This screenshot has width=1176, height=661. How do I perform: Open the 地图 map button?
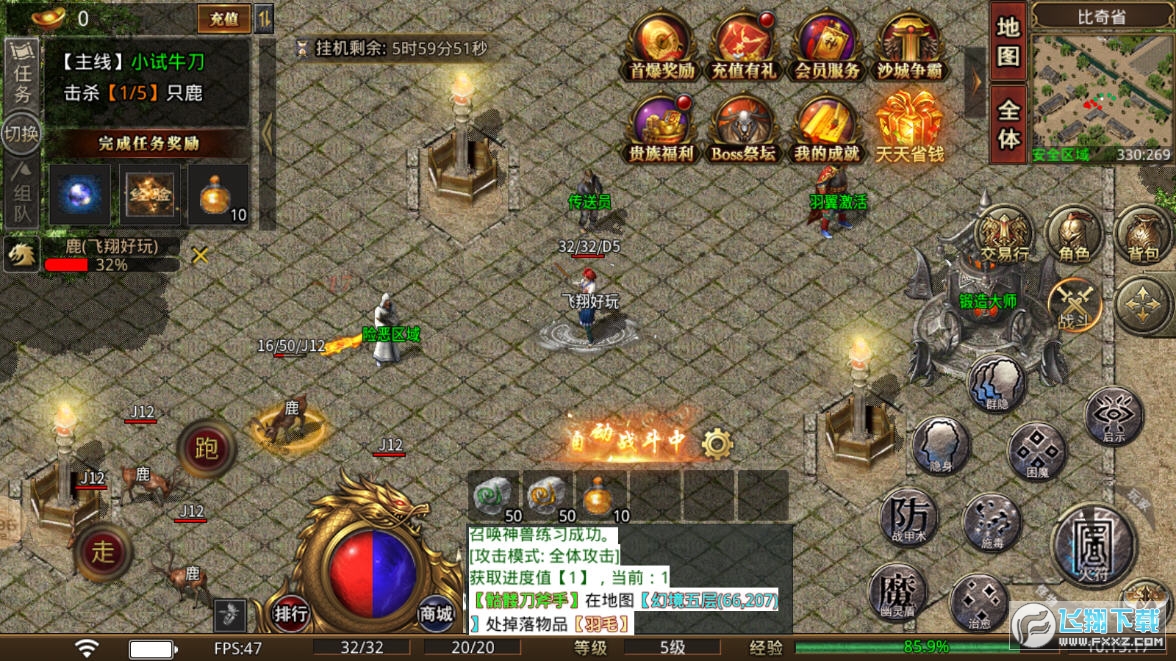click(1008, 42)
